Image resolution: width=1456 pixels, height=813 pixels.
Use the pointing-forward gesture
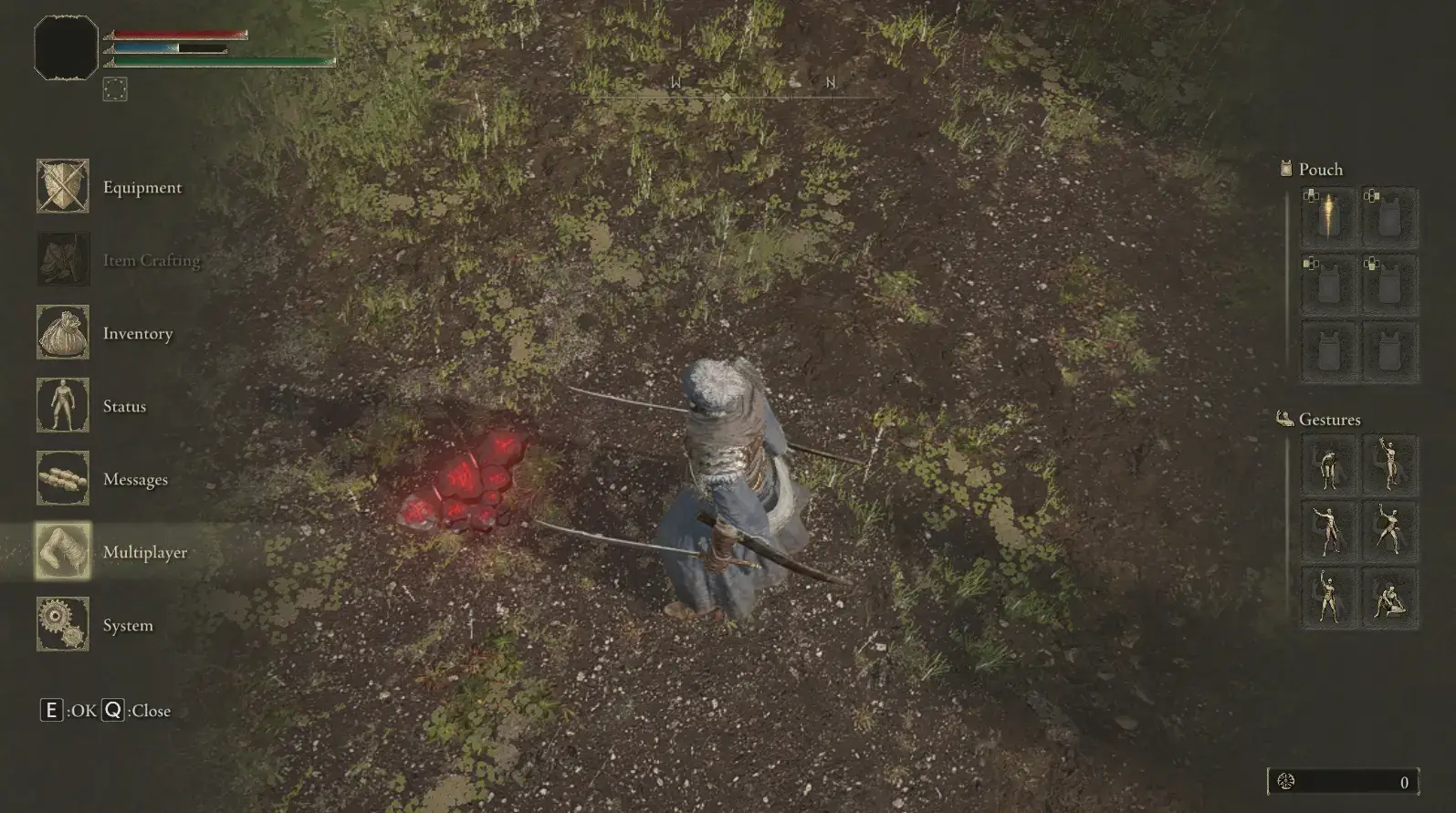click(1327, 531)
